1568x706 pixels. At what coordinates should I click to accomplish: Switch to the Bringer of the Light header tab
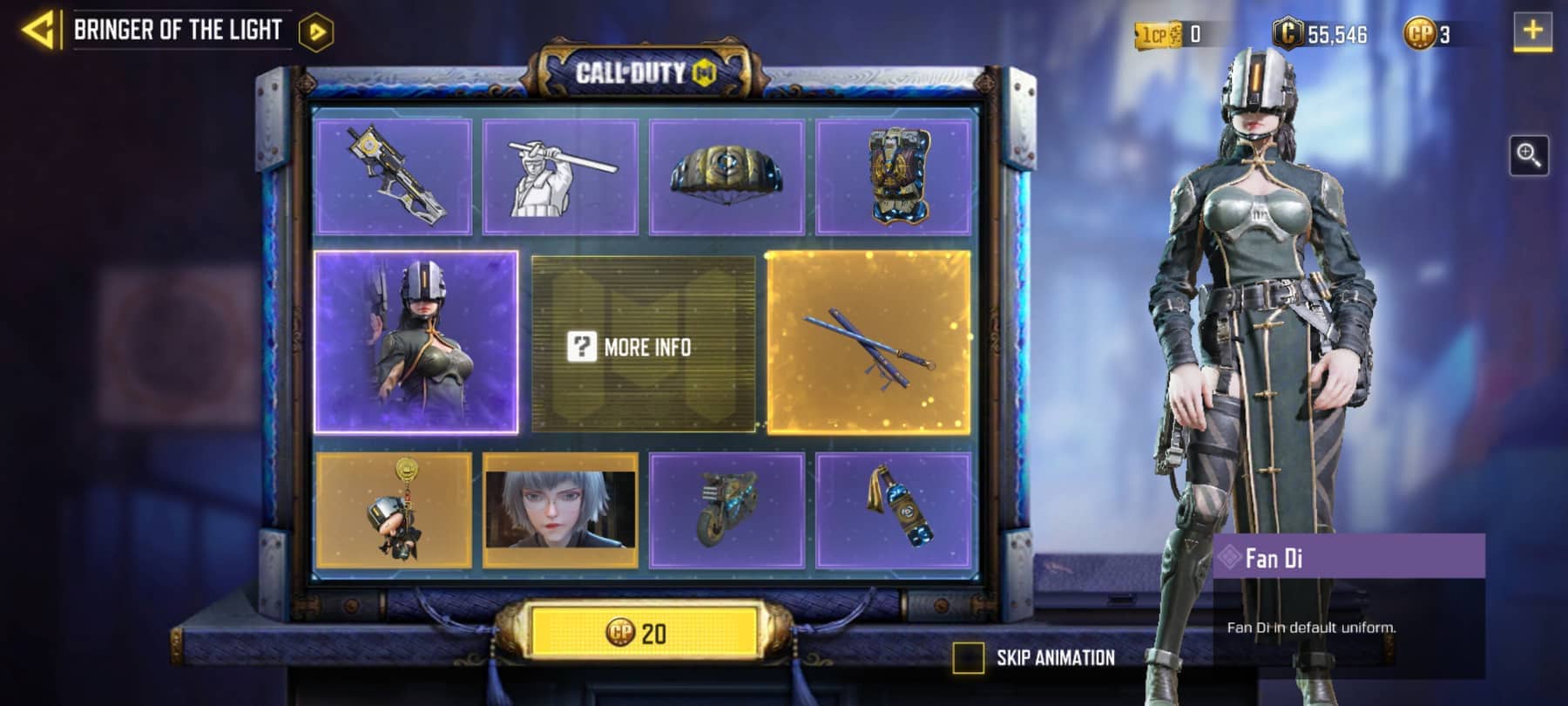179,28
